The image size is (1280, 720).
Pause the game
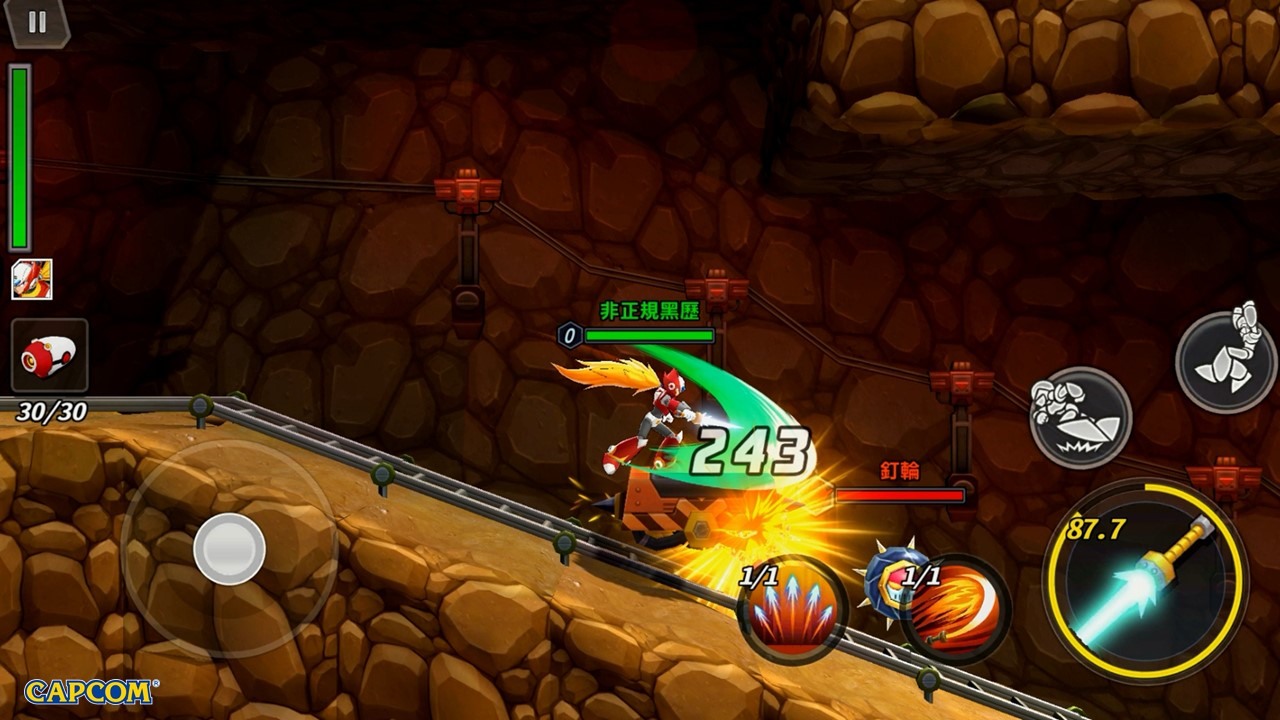pyautogui.click(x=37, y=23)
